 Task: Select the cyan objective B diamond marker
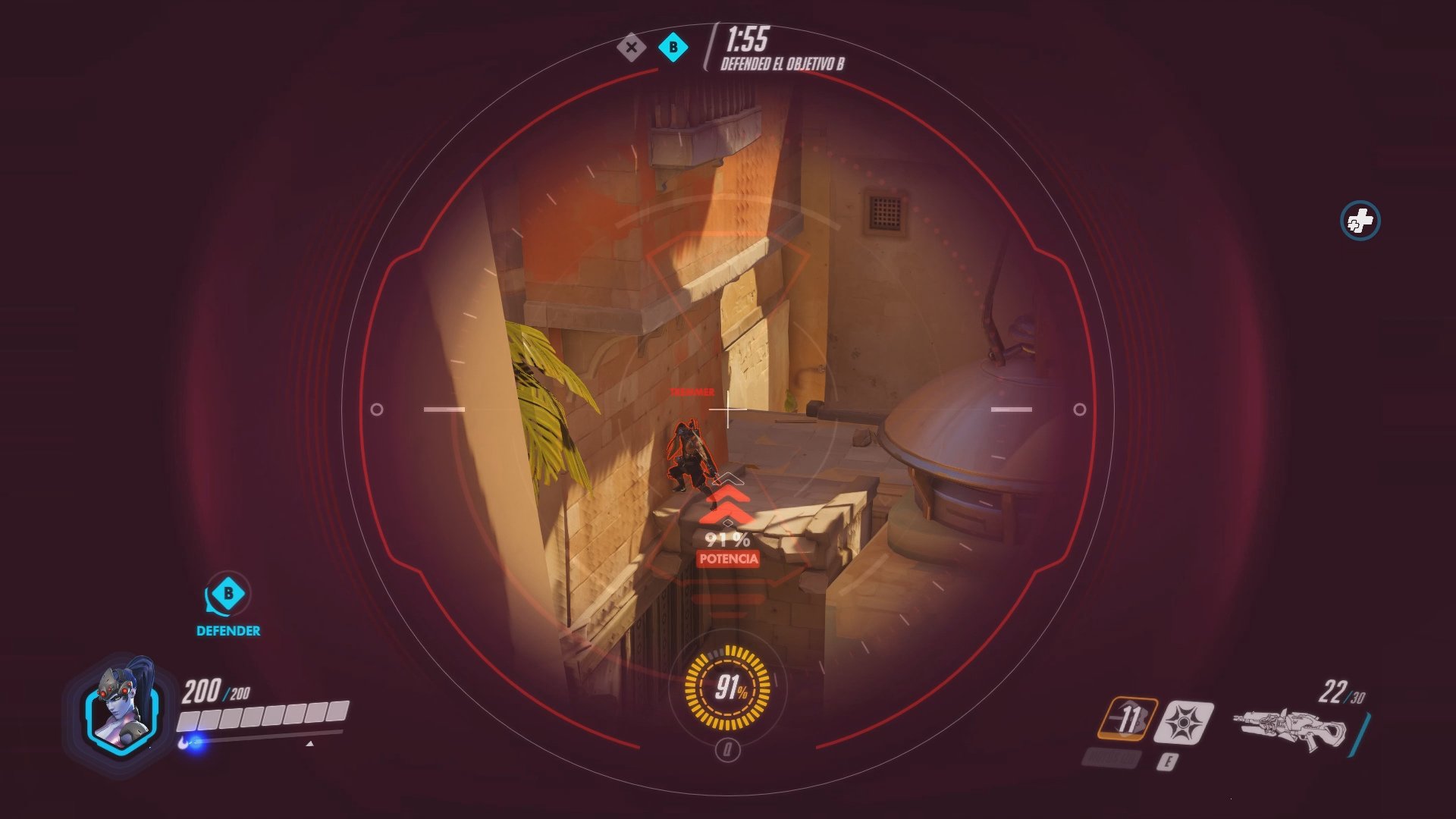tap(672, 48)
